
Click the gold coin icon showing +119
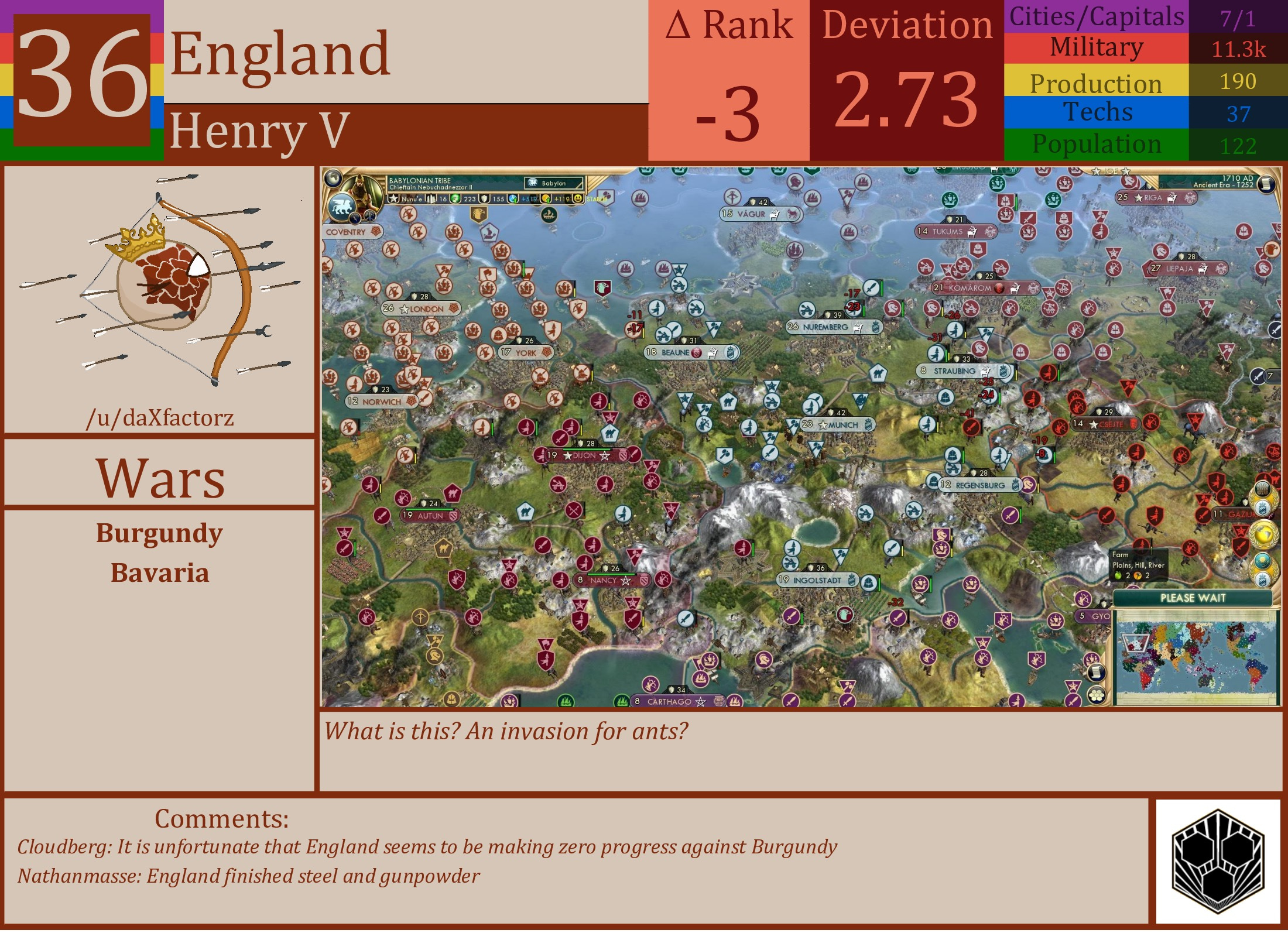tap(546, 199)
